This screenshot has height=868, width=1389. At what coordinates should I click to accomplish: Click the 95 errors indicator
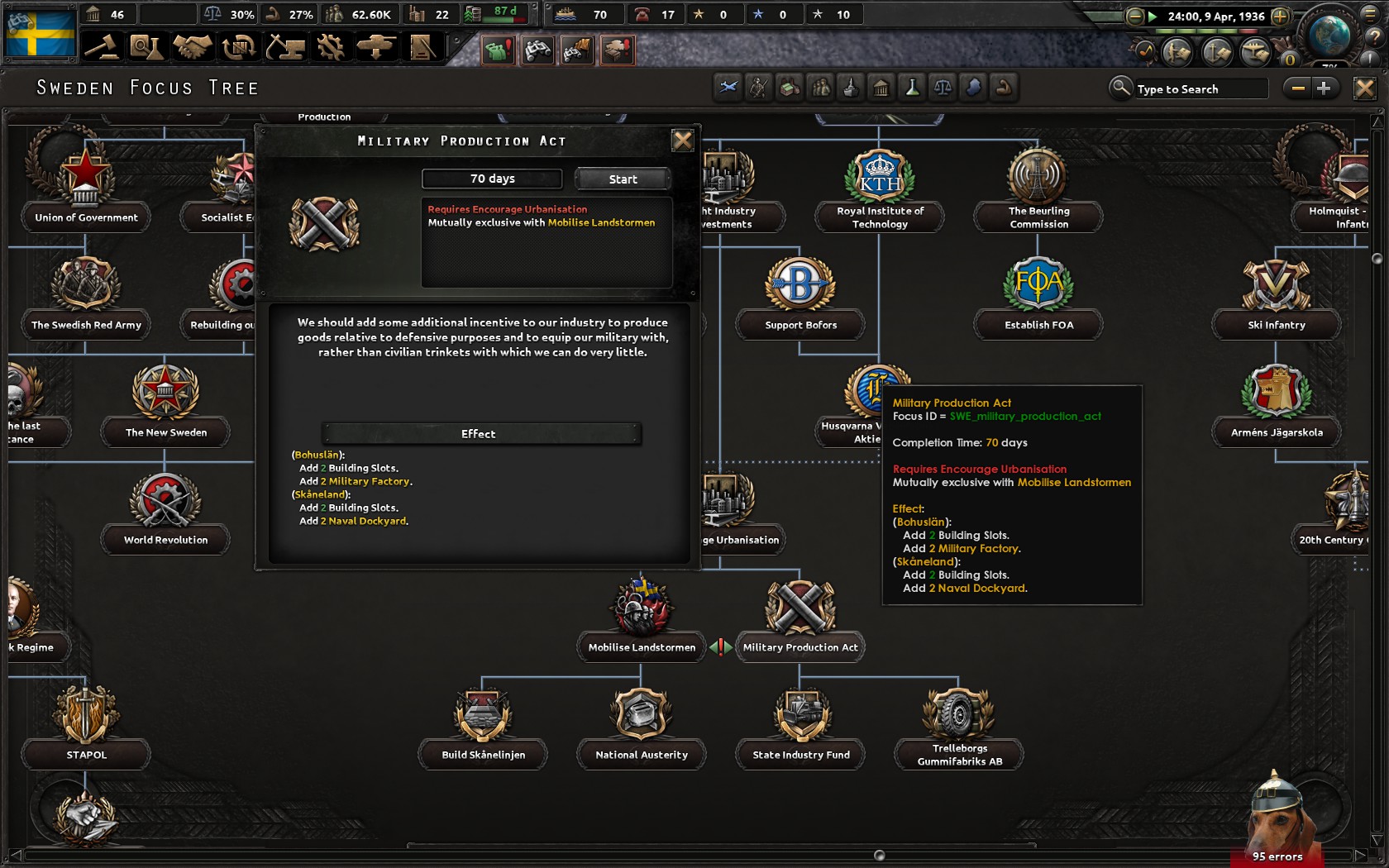click(x=1277, y=856)
